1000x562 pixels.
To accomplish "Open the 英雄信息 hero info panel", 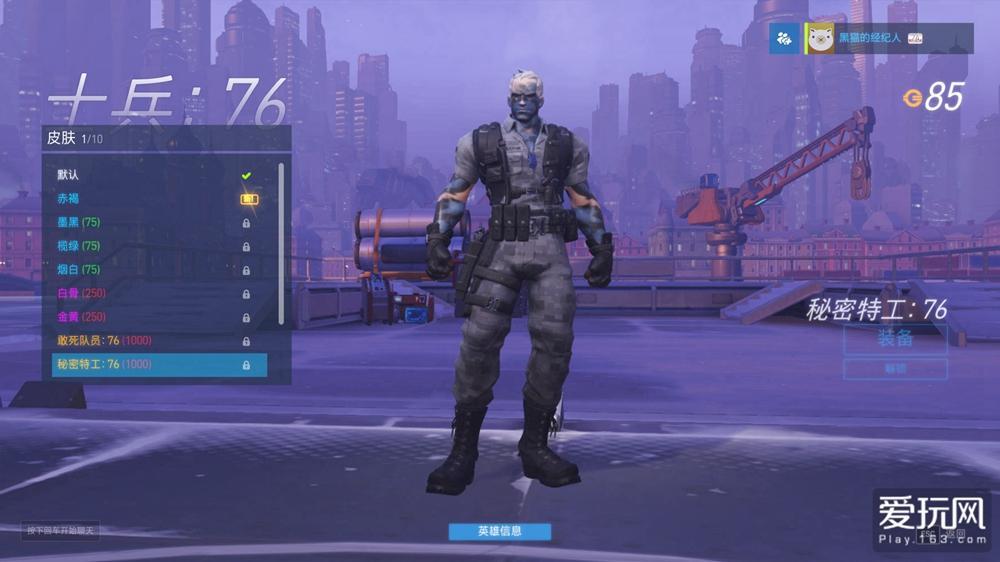I will [499, 531].
